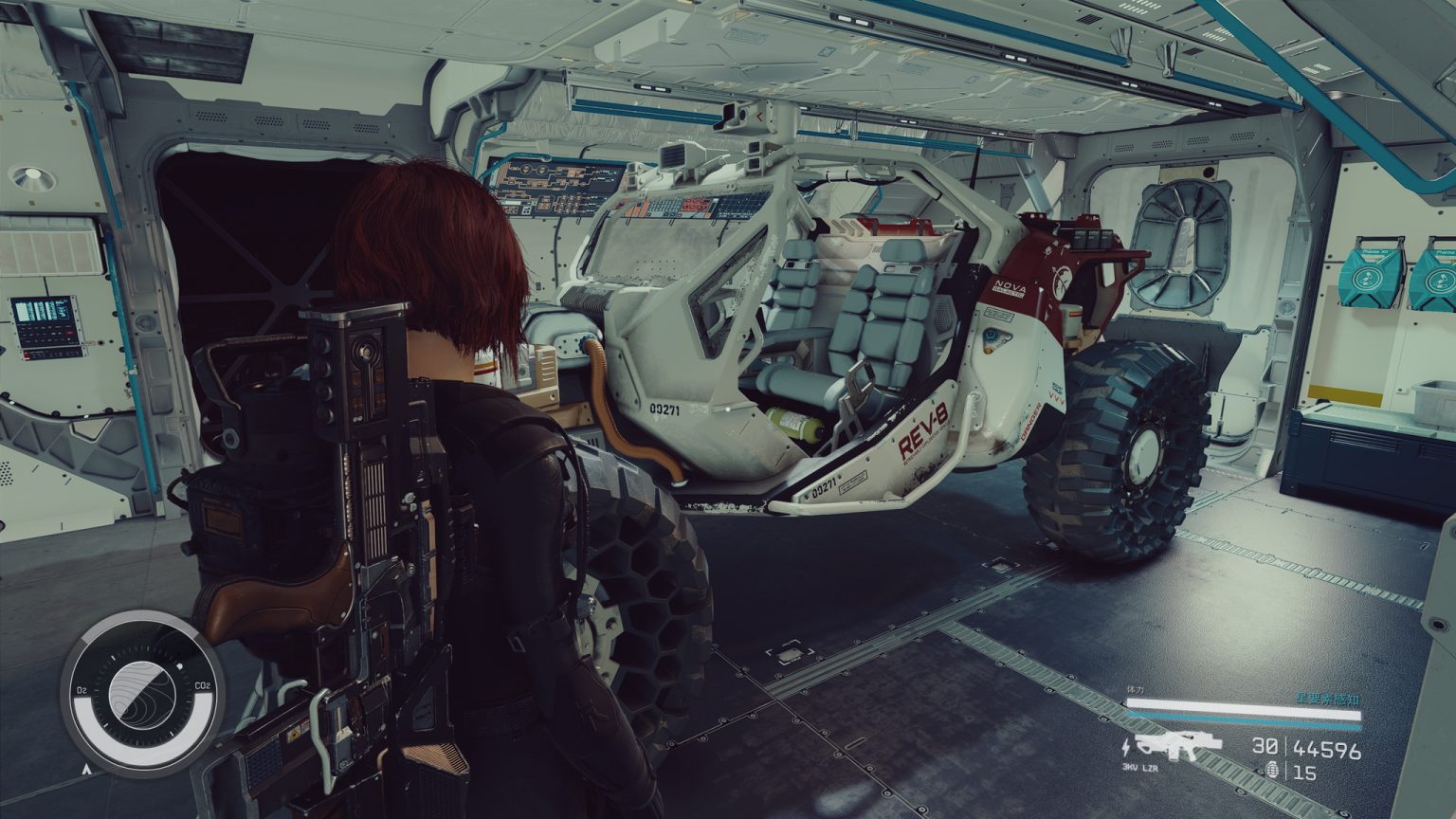1456x819 pixels.
Task: Click the planet topography globe inside the scanner dial
Action: [x=142, y=695]
